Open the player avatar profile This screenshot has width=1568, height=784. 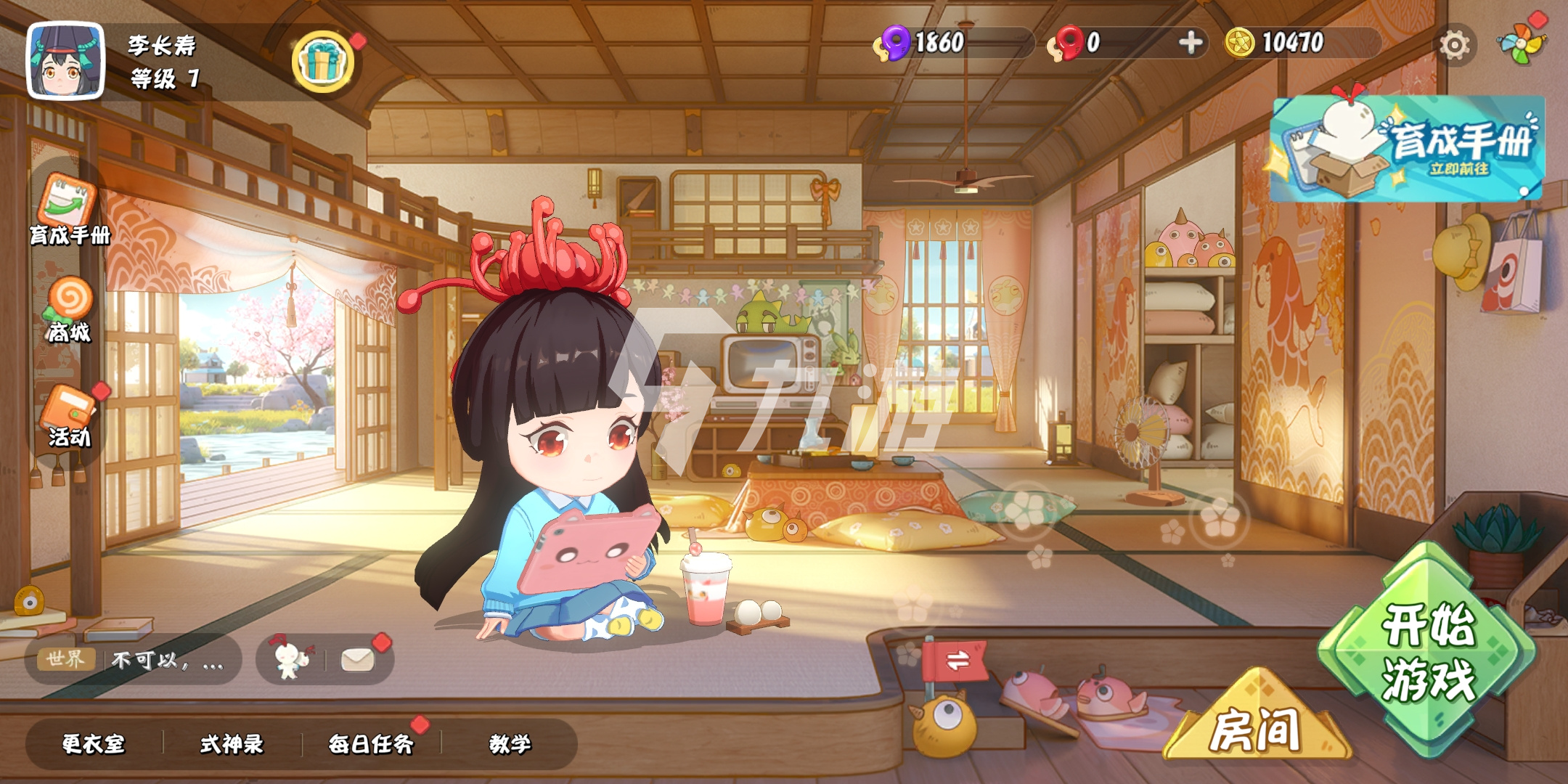click(65, 61)
